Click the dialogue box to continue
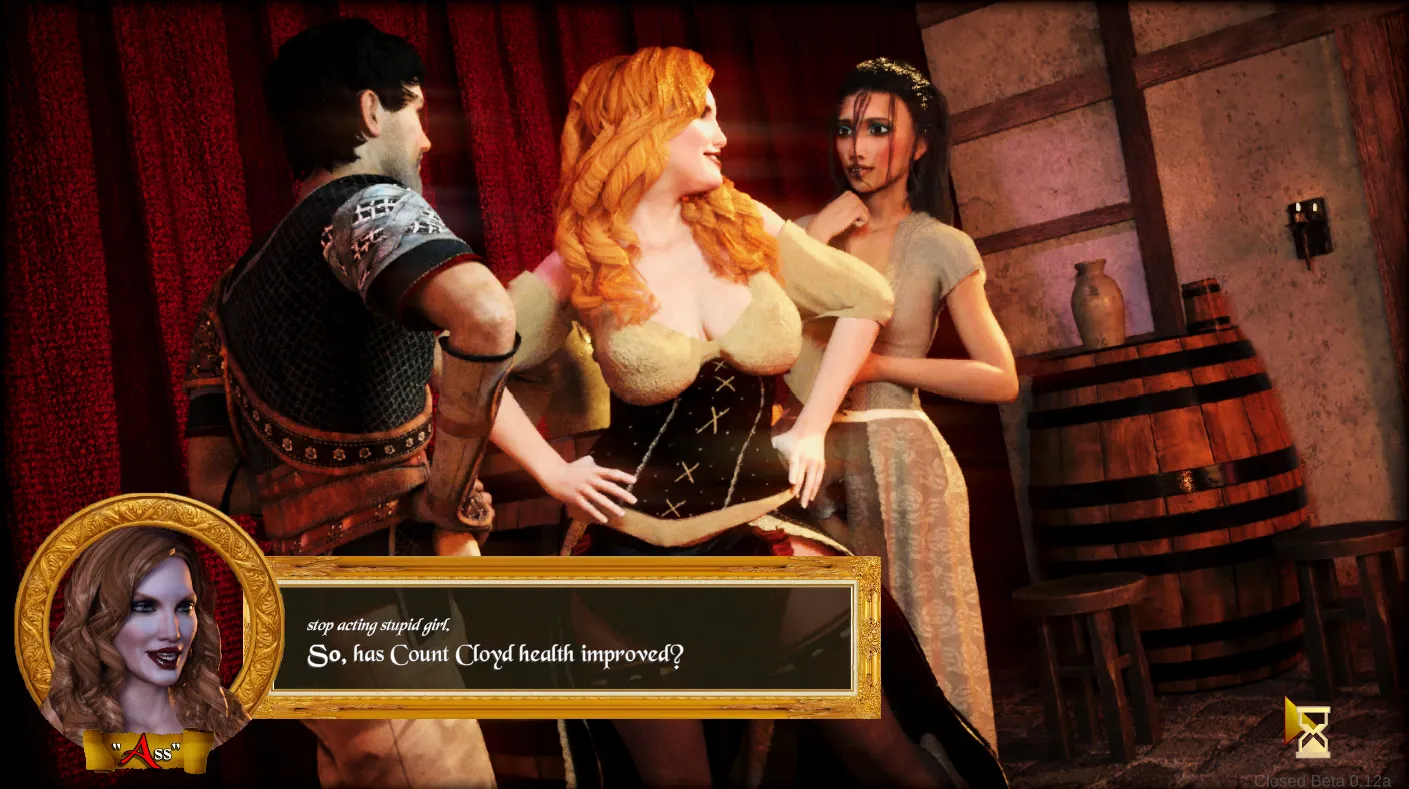The height and width of the screenshot is (789, 1409). pos(563,638)
